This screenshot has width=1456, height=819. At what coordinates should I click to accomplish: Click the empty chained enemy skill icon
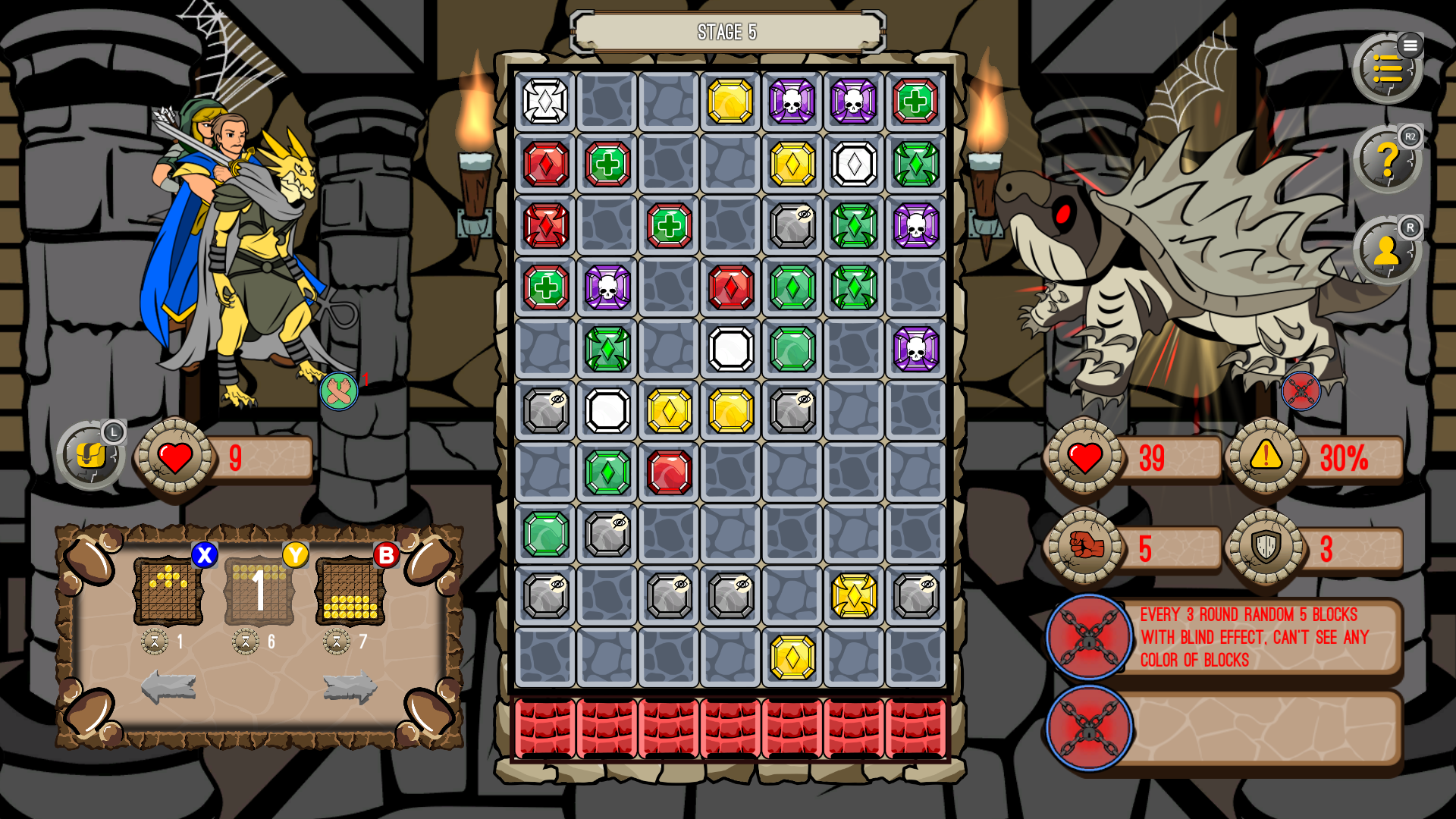1089,728
